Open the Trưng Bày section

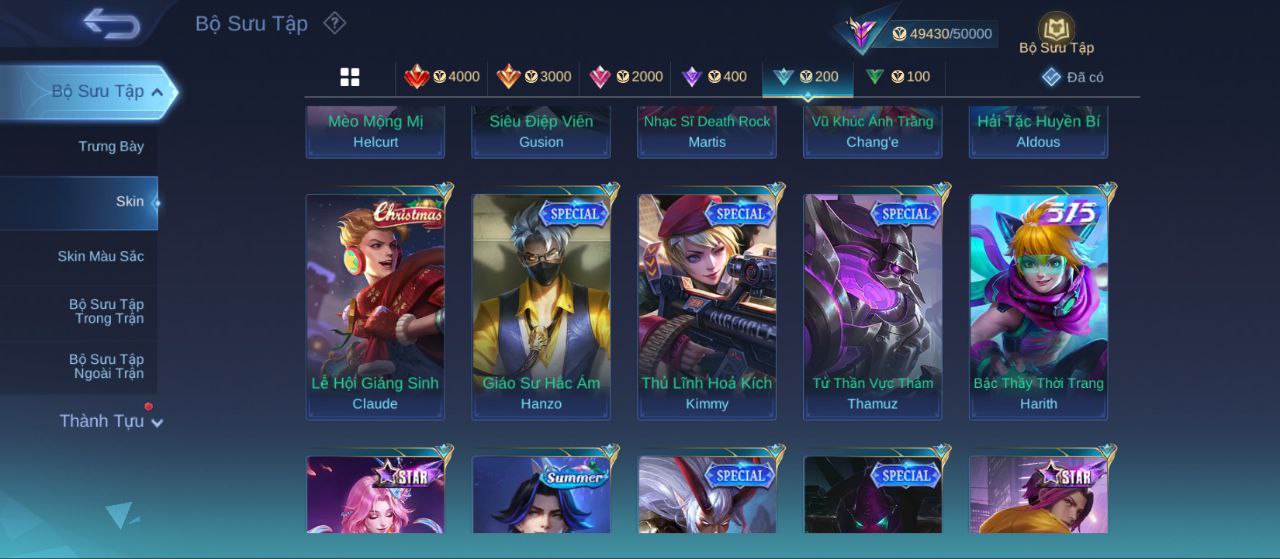click(111, 147)
